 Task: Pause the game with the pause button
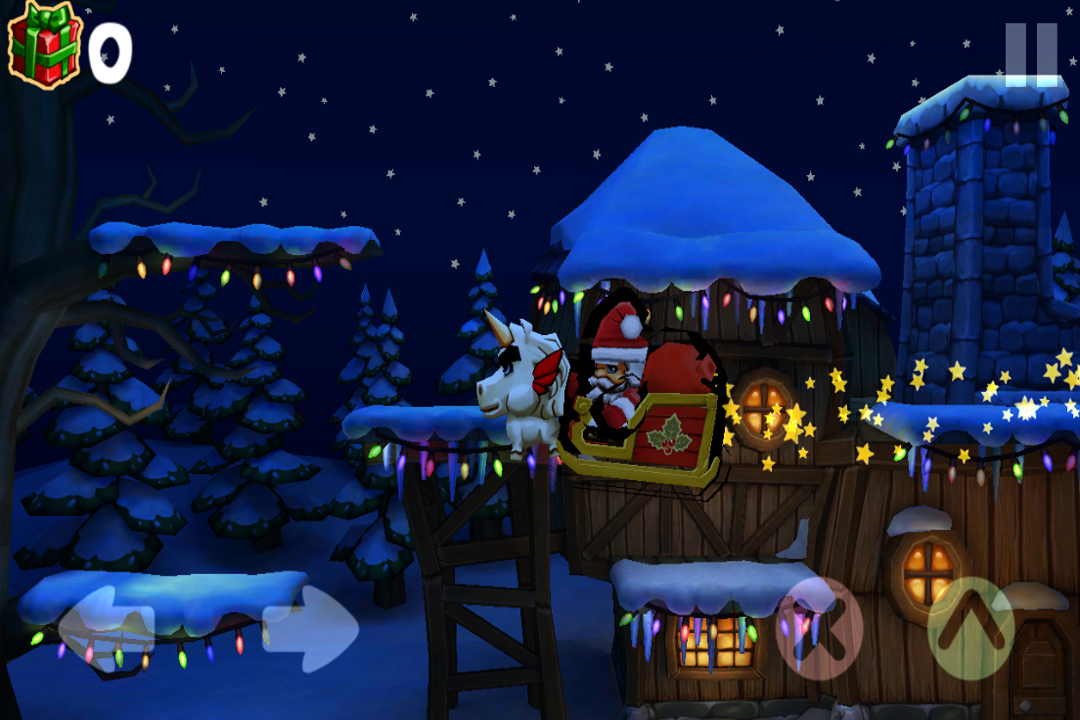1031,53
